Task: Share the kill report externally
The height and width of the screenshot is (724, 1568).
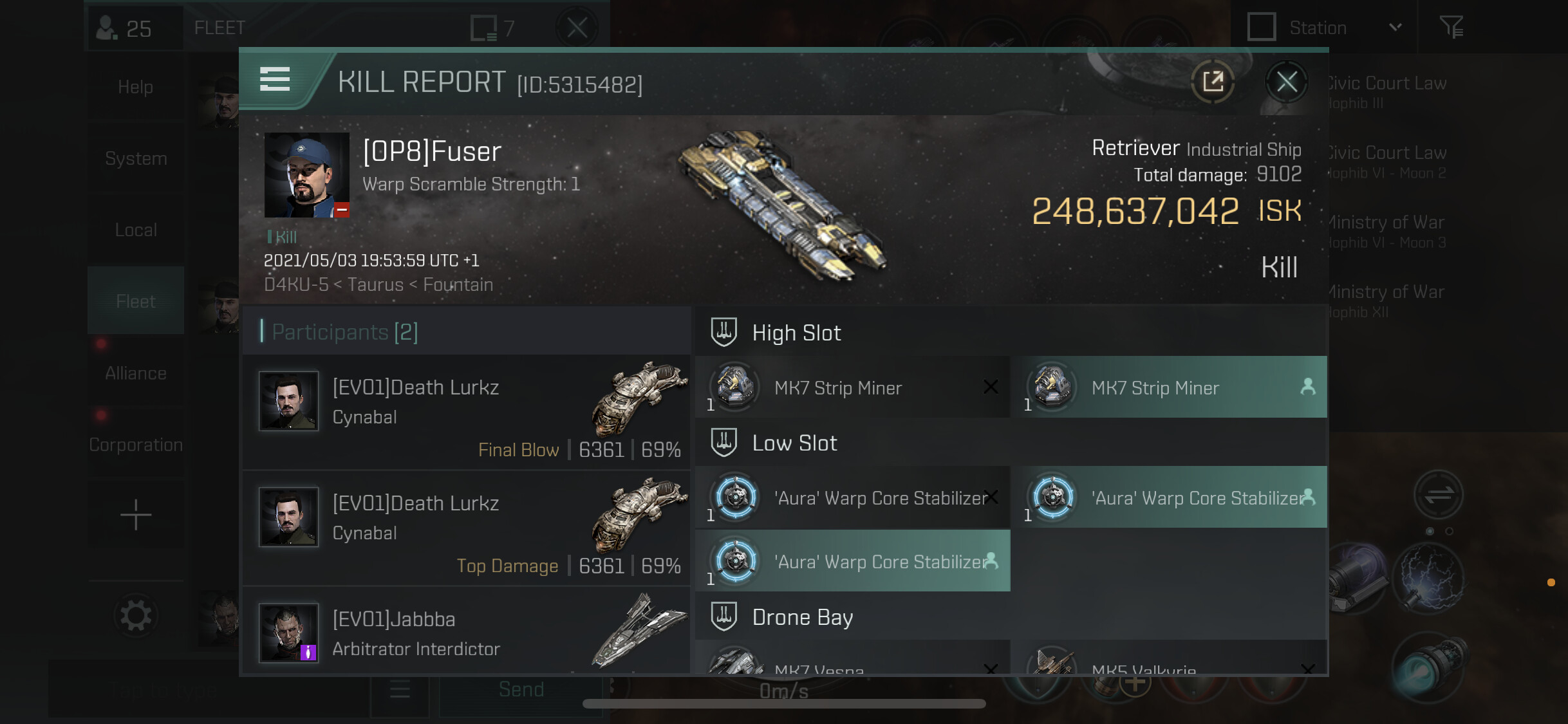Action: [x=1213, y=82]
